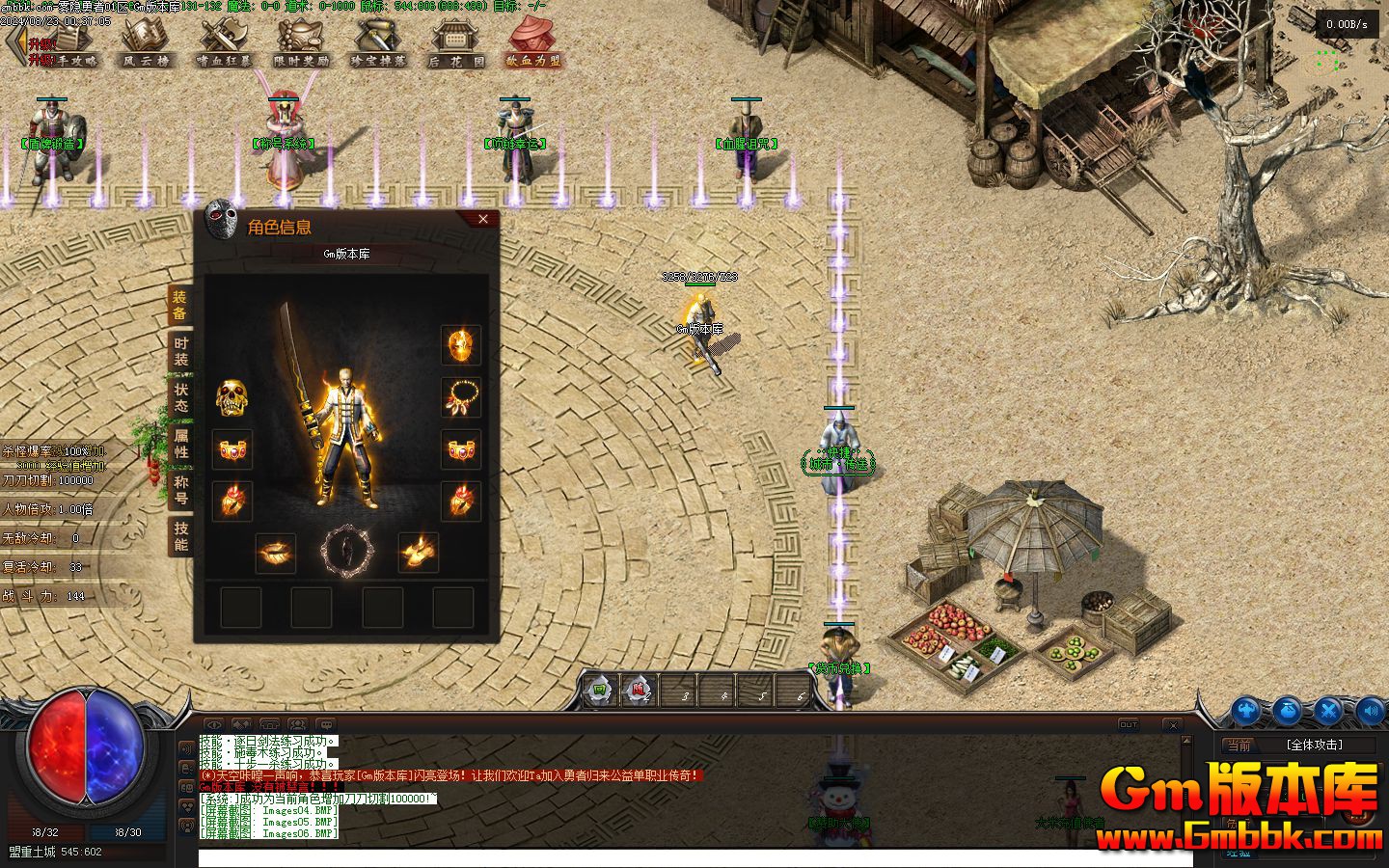Switch to the 时装 fashion tab
The width and height of the screenshot is (1389, 868).
180,351
